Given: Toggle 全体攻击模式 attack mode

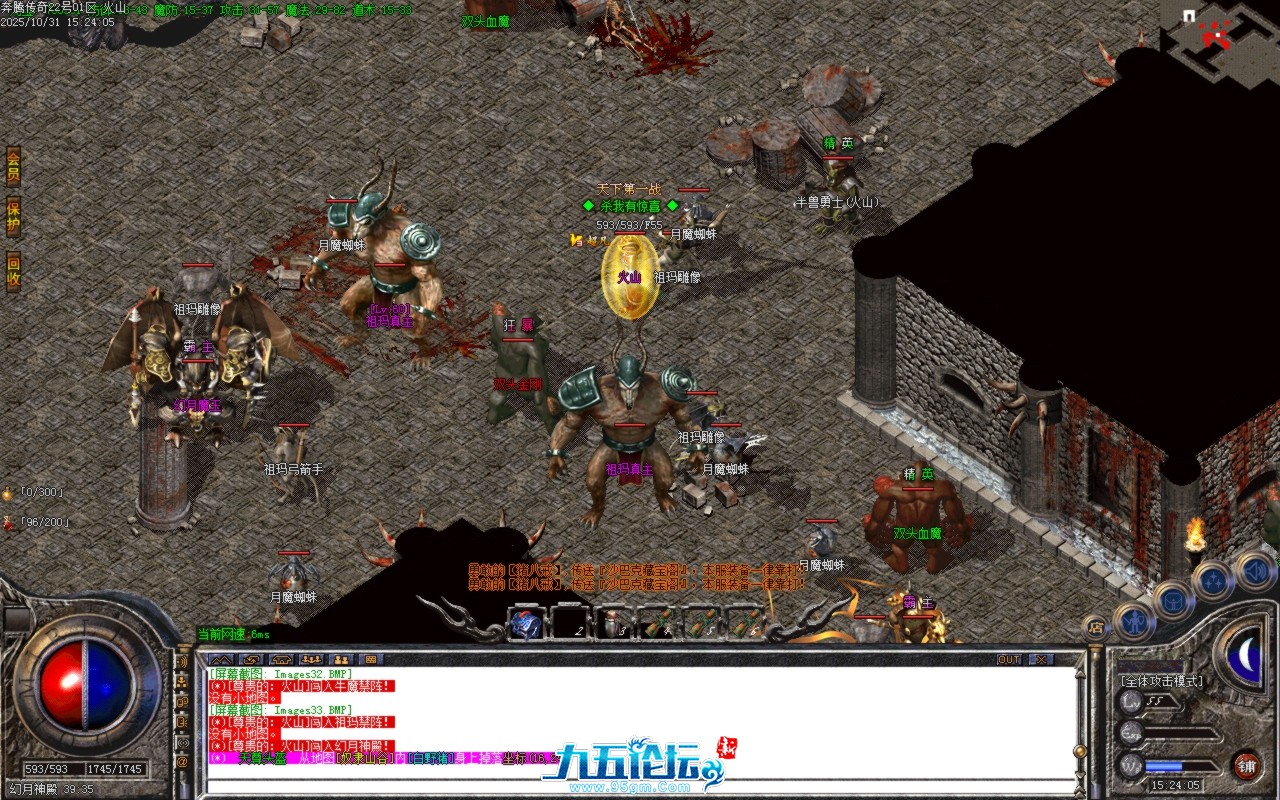Looking at the screenshot, I should pyautogui.click(x=1162, y=680).
